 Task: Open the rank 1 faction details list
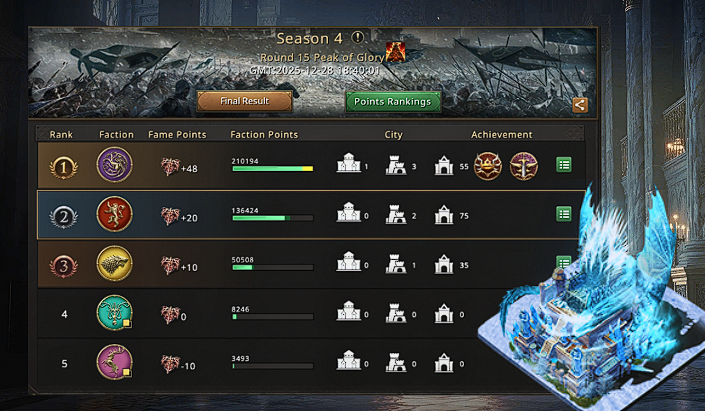pyautogui.click(x=564, y=166)
